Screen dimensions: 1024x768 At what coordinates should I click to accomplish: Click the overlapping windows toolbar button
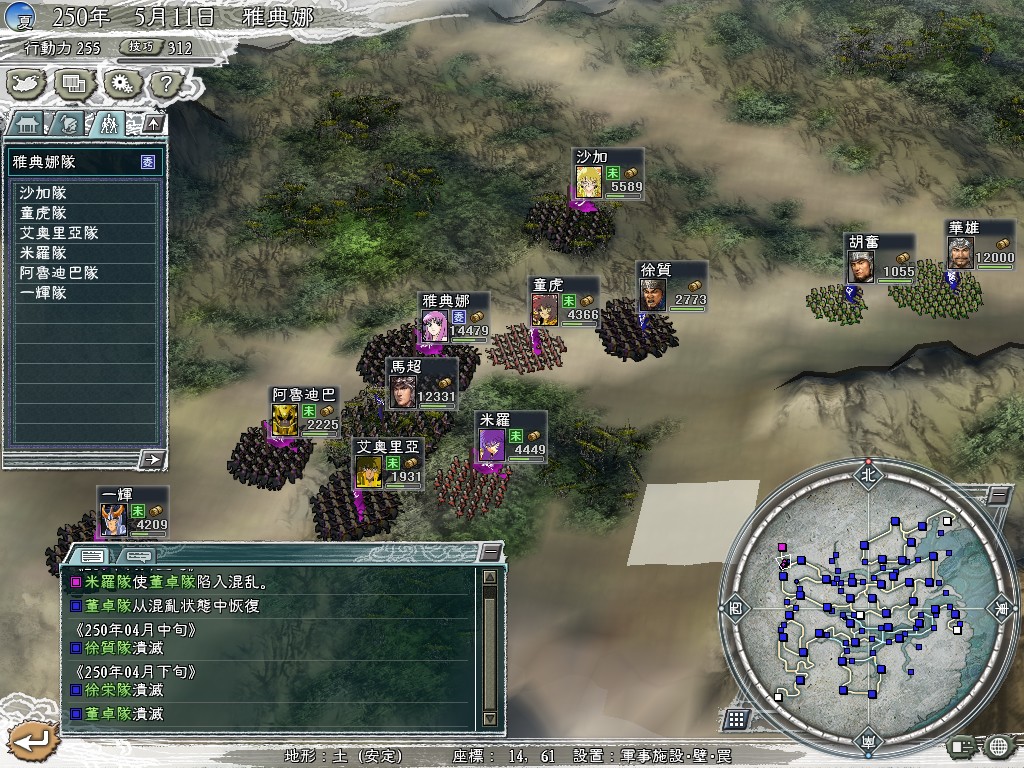coord(73,83)
